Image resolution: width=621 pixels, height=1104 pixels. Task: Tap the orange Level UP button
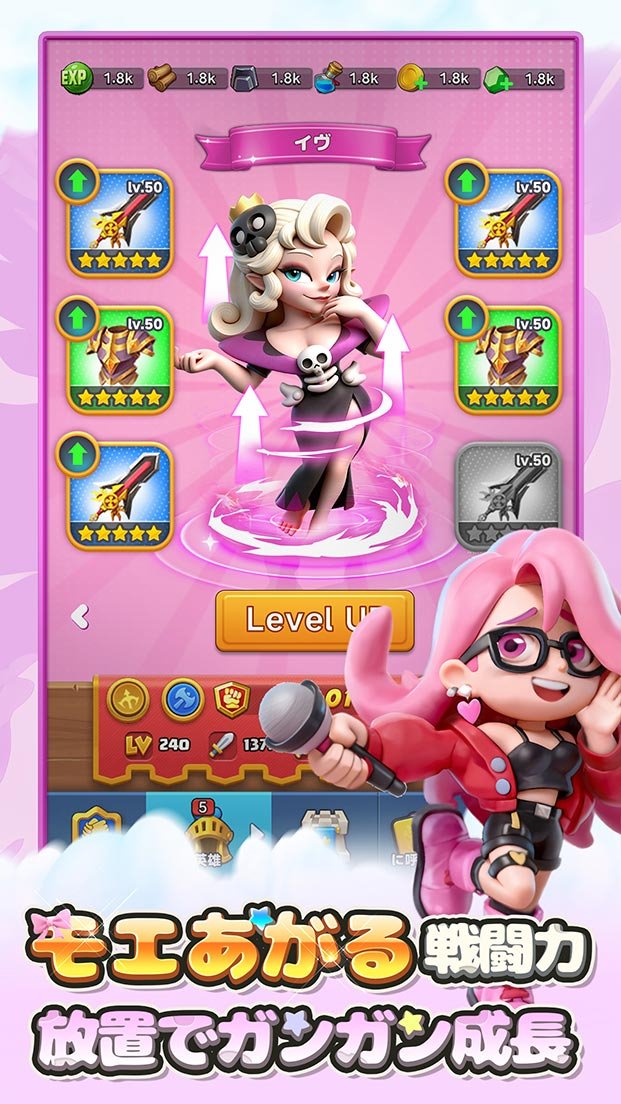[x=314, y=620]
